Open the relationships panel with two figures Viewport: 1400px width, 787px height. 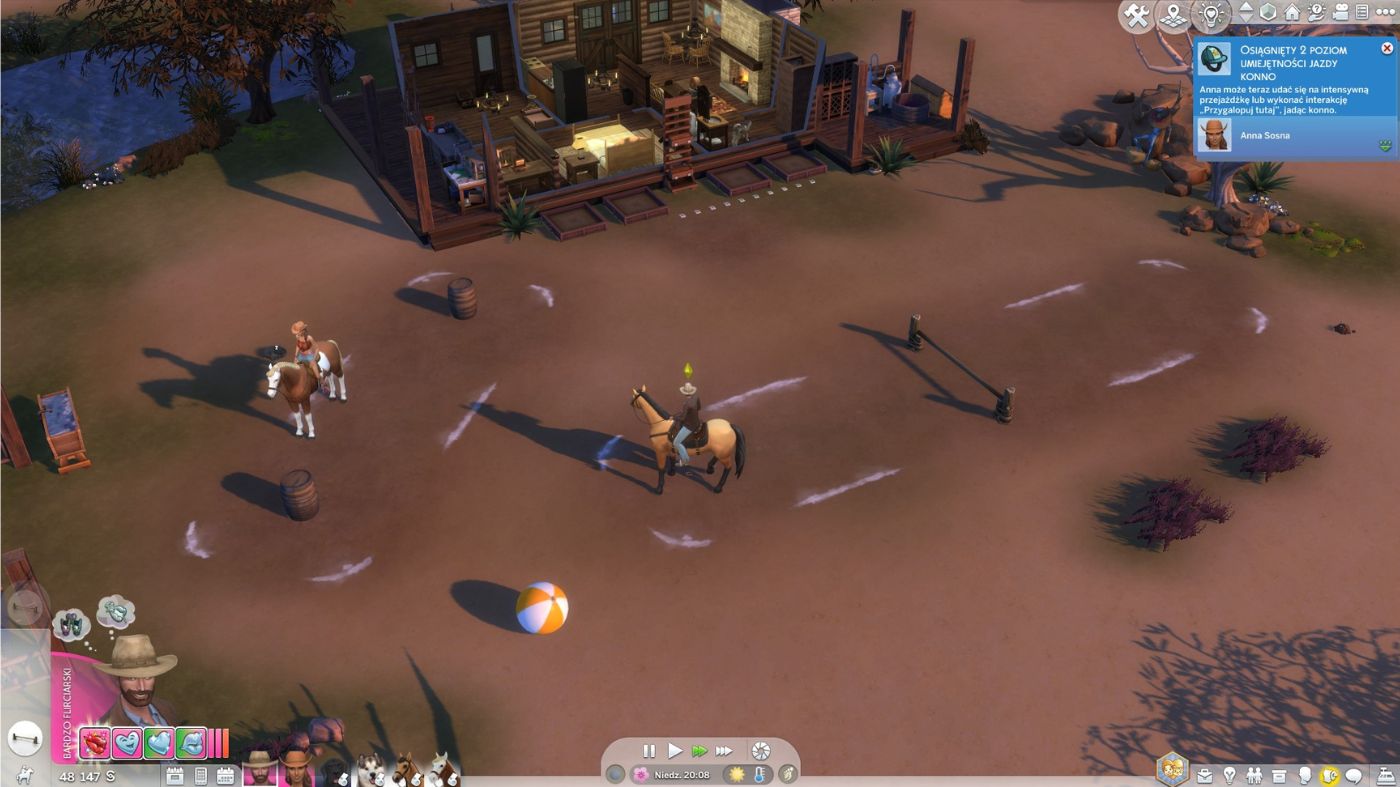1254,775
